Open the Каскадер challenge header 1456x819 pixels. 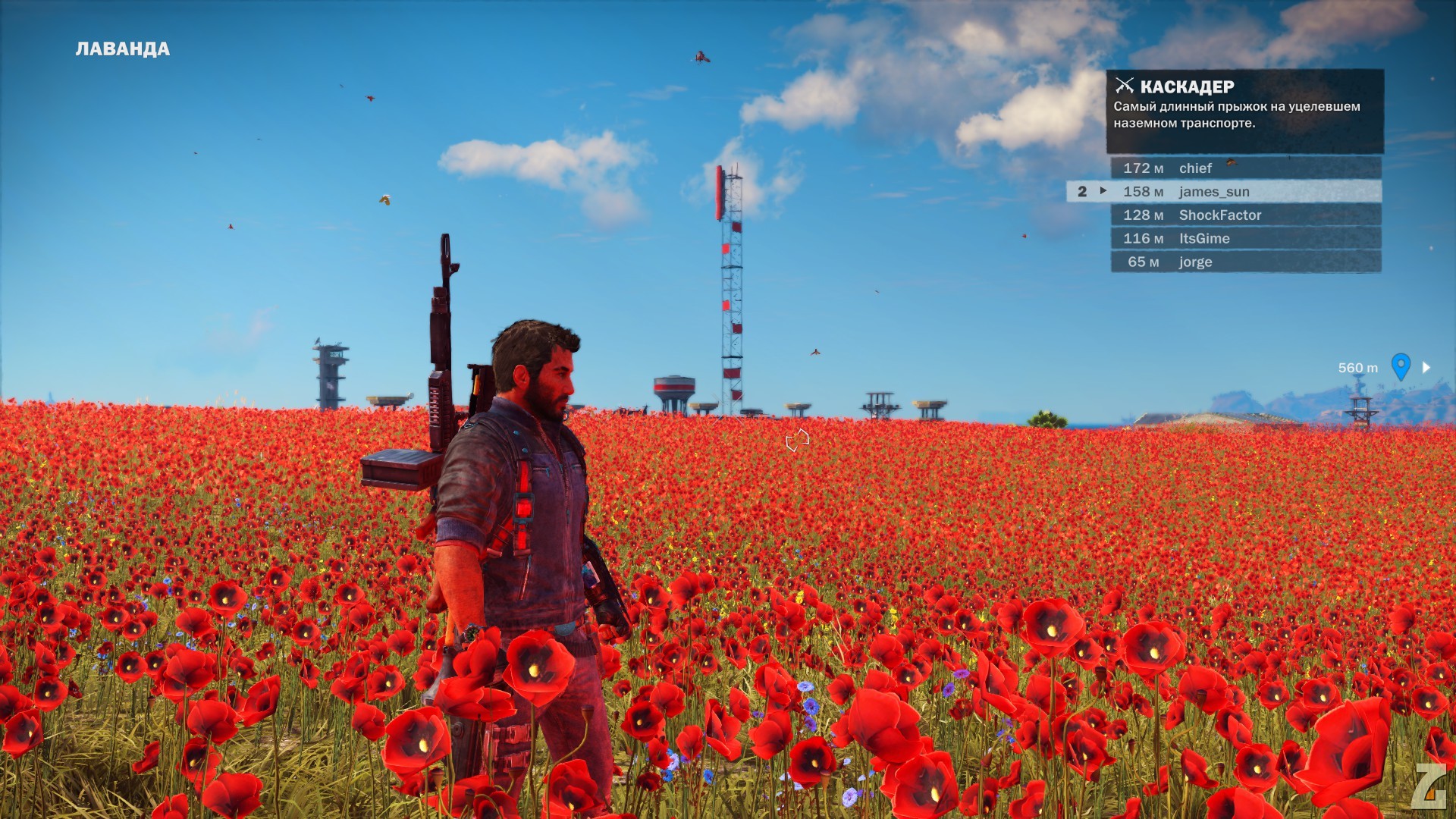pos(1187,87)
